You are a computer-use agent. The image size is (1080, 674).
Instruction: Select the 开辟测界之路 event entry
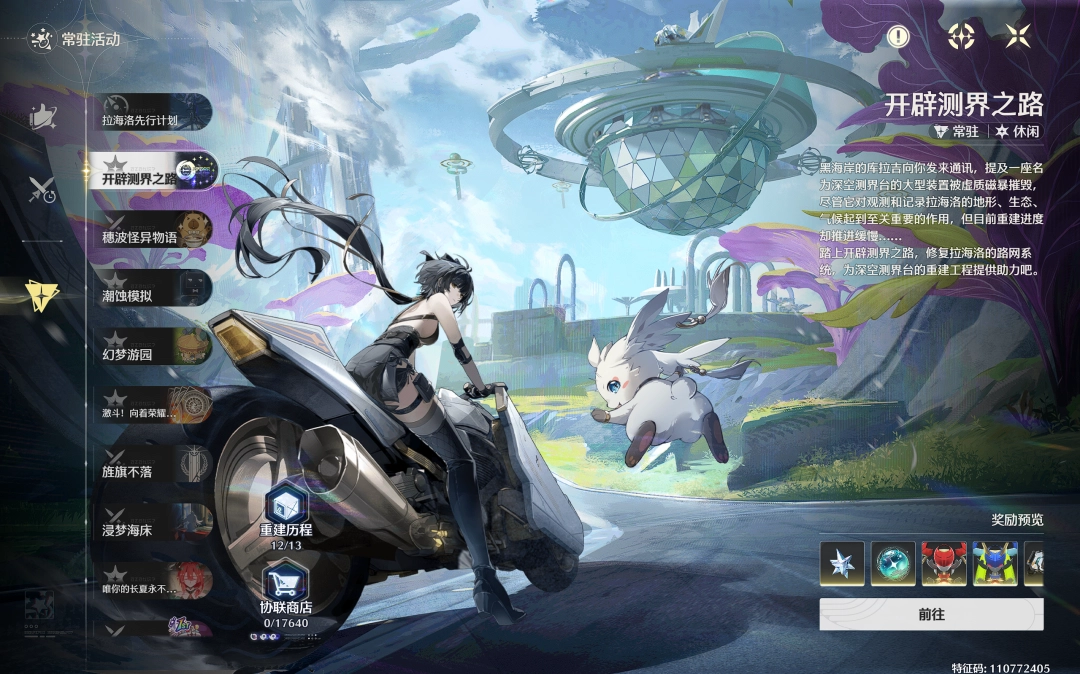point(155,172)
